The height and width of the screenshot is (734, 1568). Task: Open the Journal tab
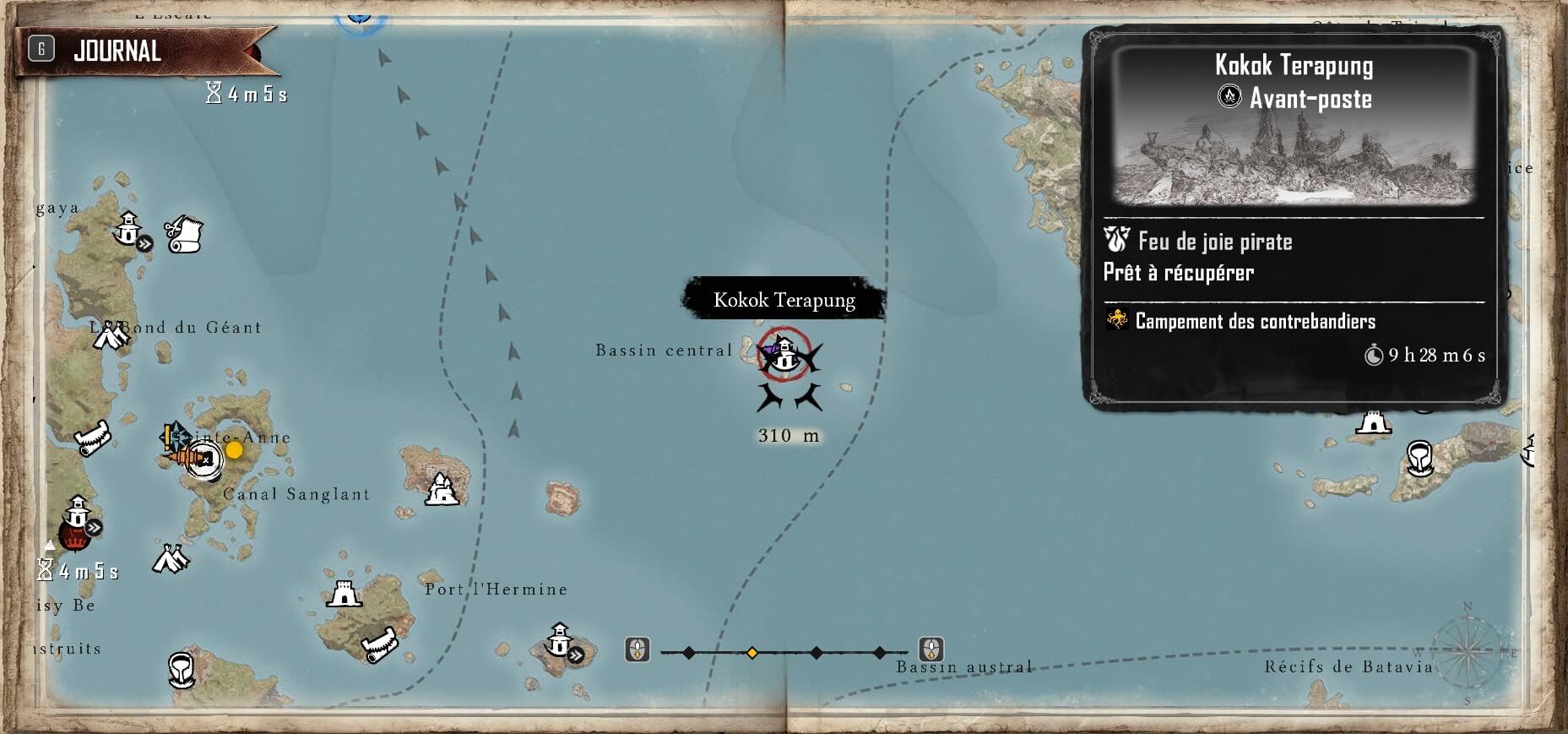(117, 51)
